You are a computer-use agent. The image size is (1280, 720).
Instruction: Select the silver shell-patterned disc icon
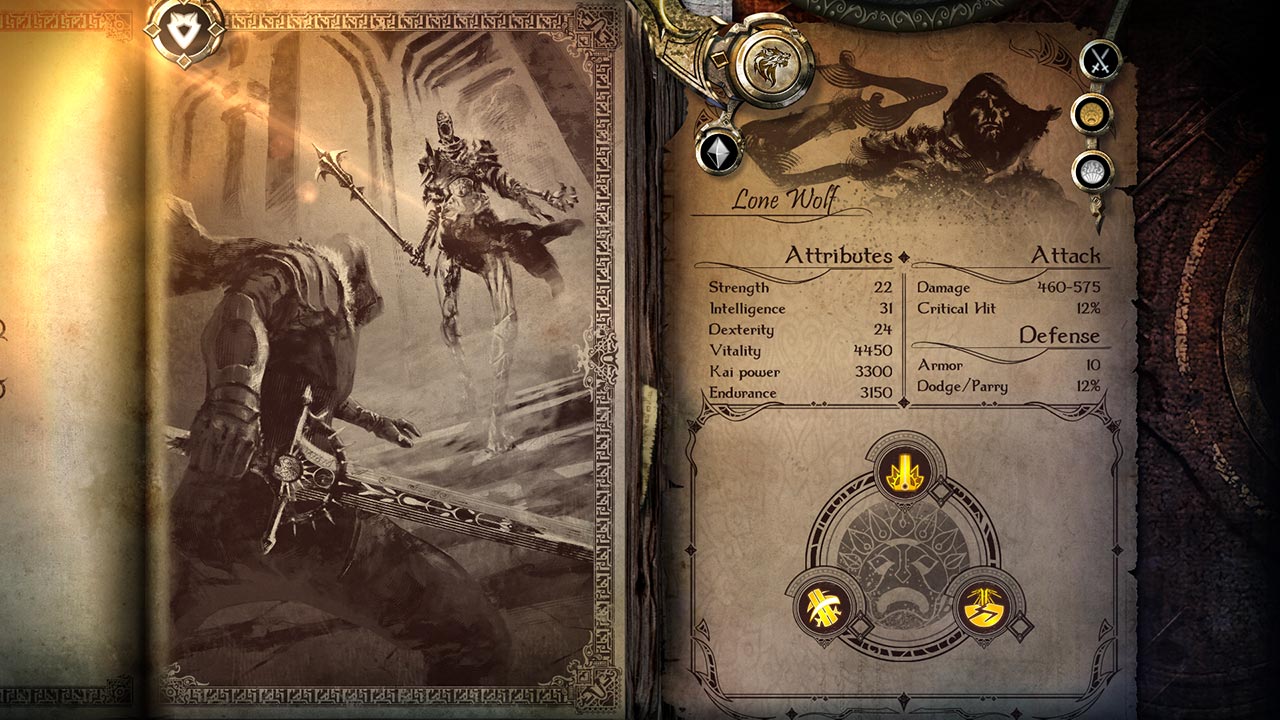click(x=1092, y=169)
